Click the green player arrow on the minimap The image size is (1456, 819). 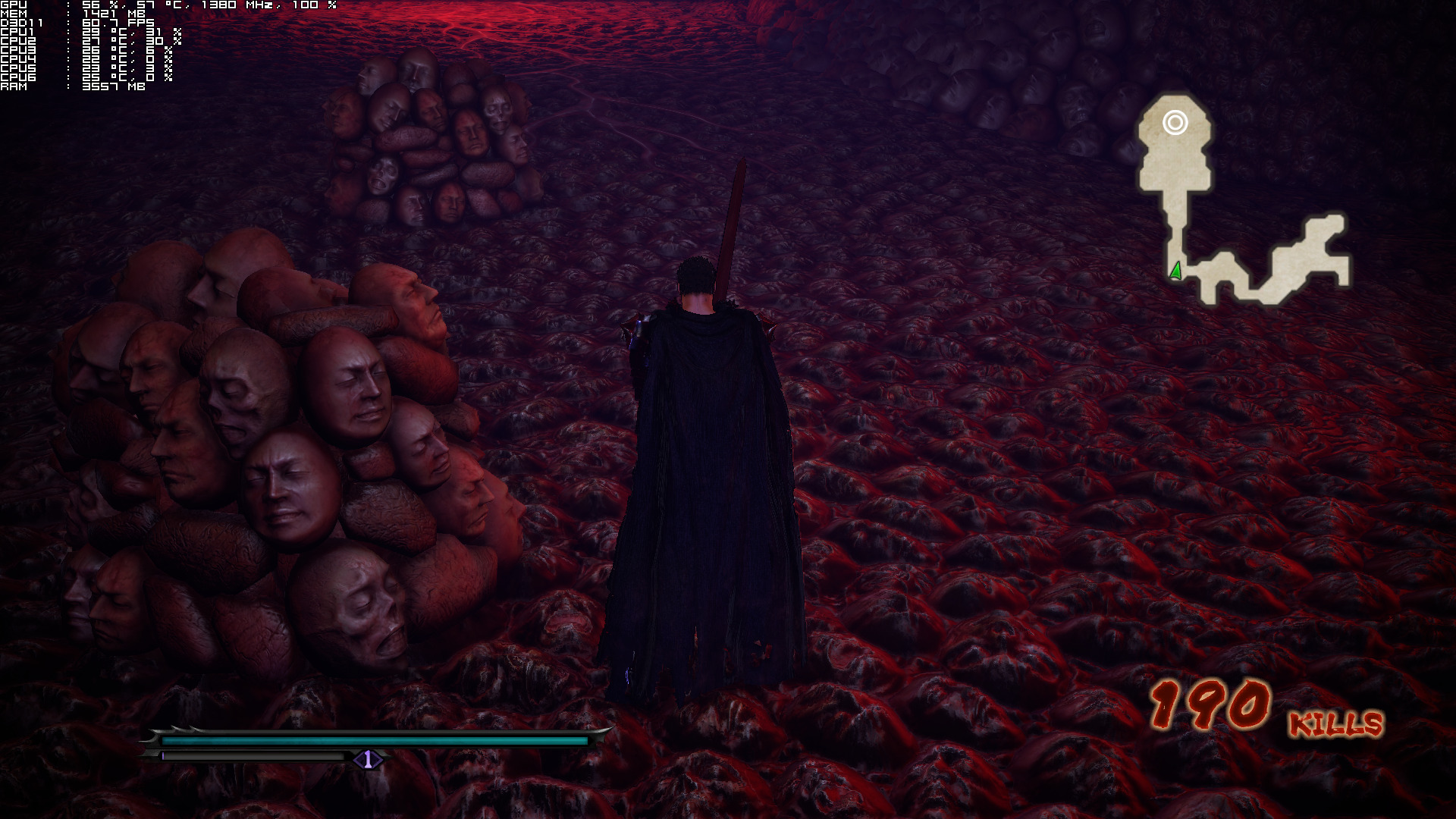tap(1176, 270)
